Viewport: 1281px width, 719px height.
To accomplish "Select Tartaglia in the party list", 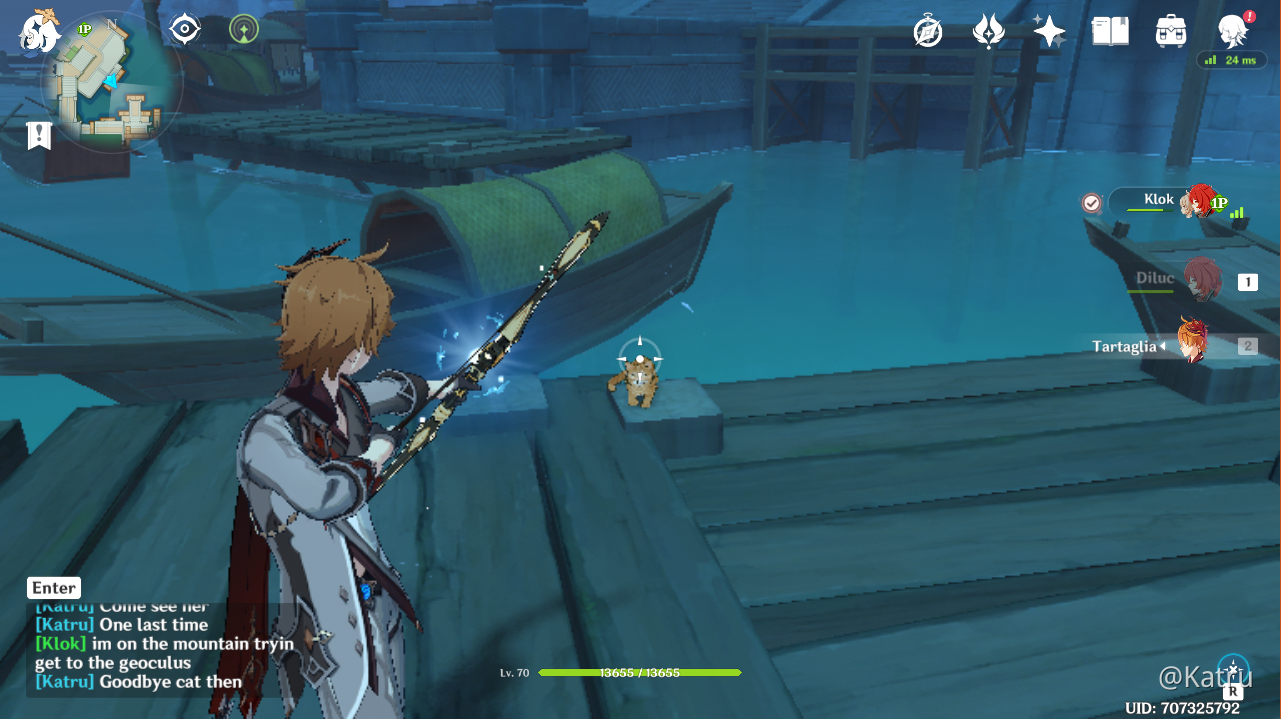I will [1190, 344].
